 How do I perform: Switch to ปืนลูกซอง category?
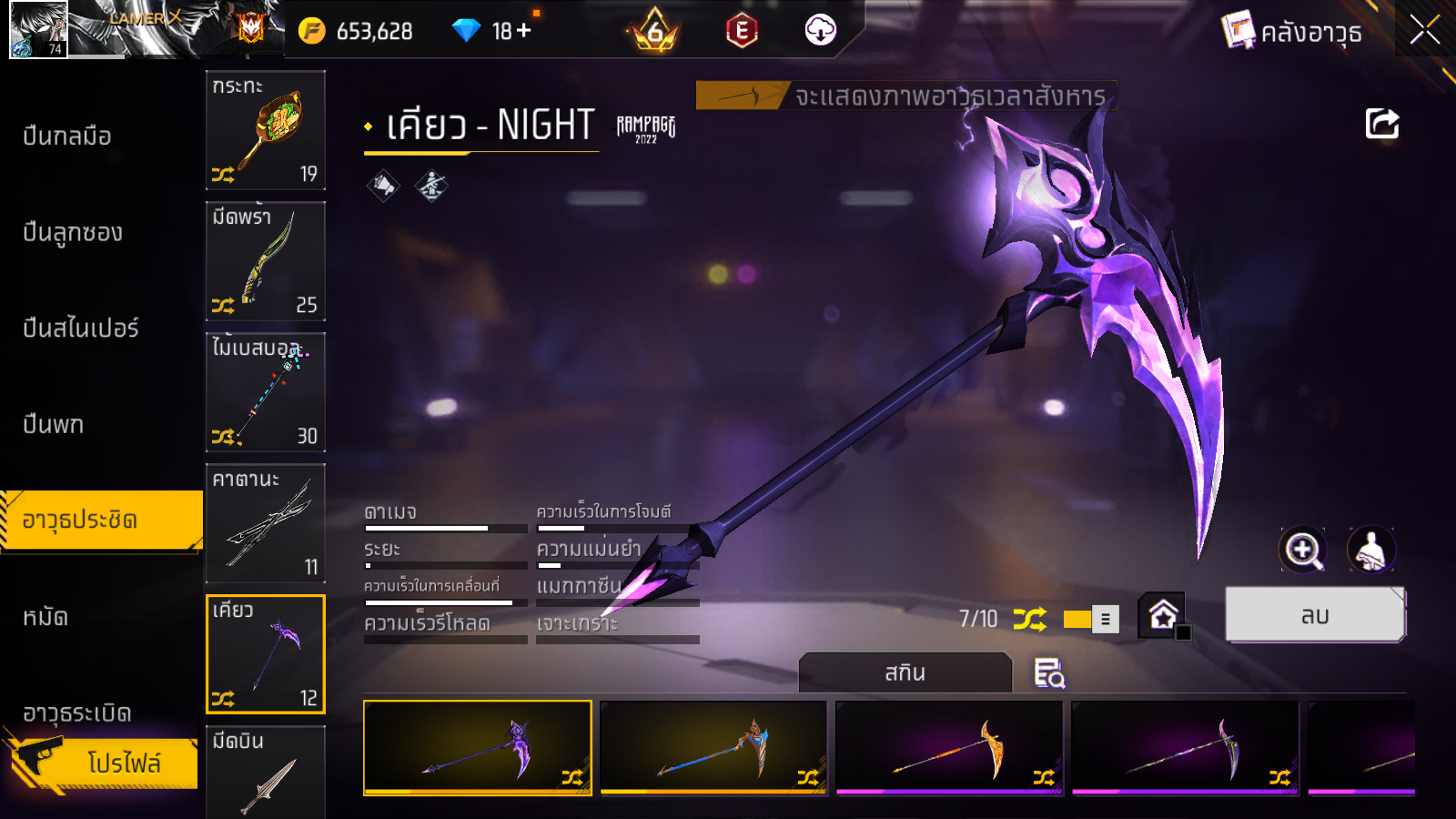pyautogui.click(x=73, y=233)
